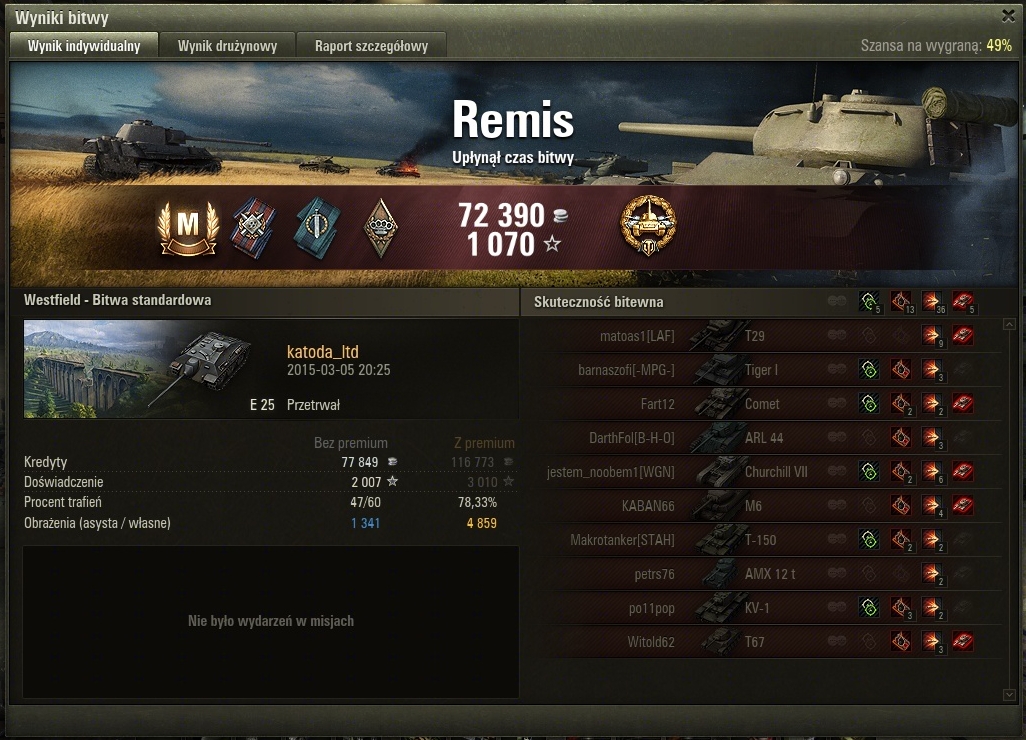Click the brass knuckles diamond medal

pyautogui.click(x=379, y=228)
